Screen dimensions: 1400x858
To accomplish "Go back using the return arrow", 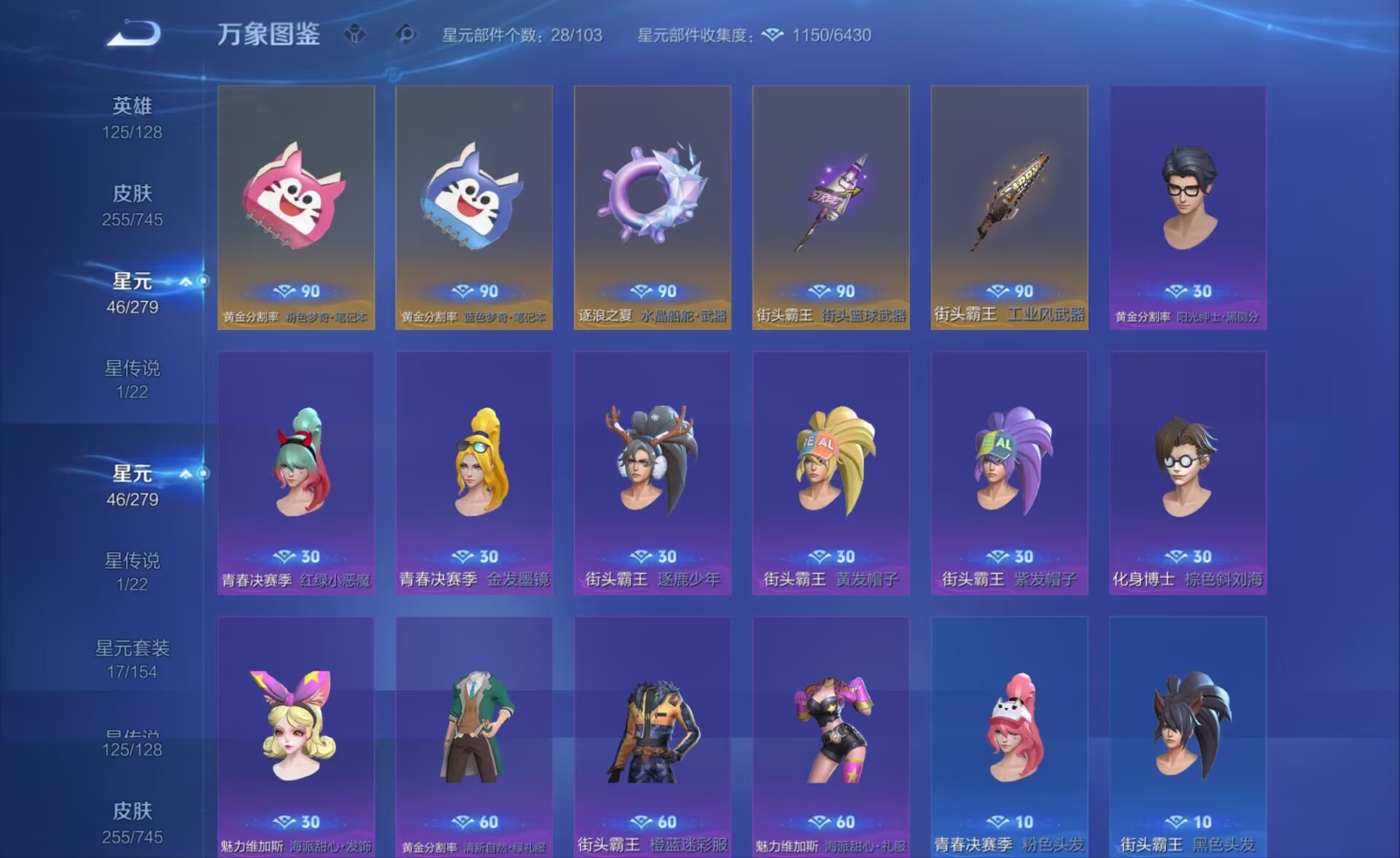I will 133,34.
